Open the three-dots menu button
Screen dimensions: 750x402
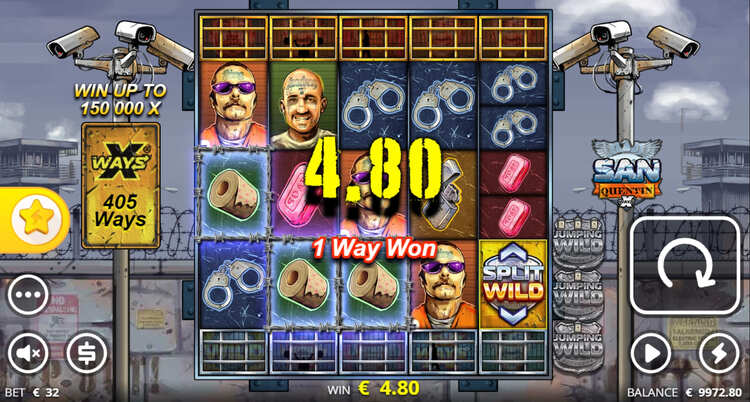coord(28,296)
